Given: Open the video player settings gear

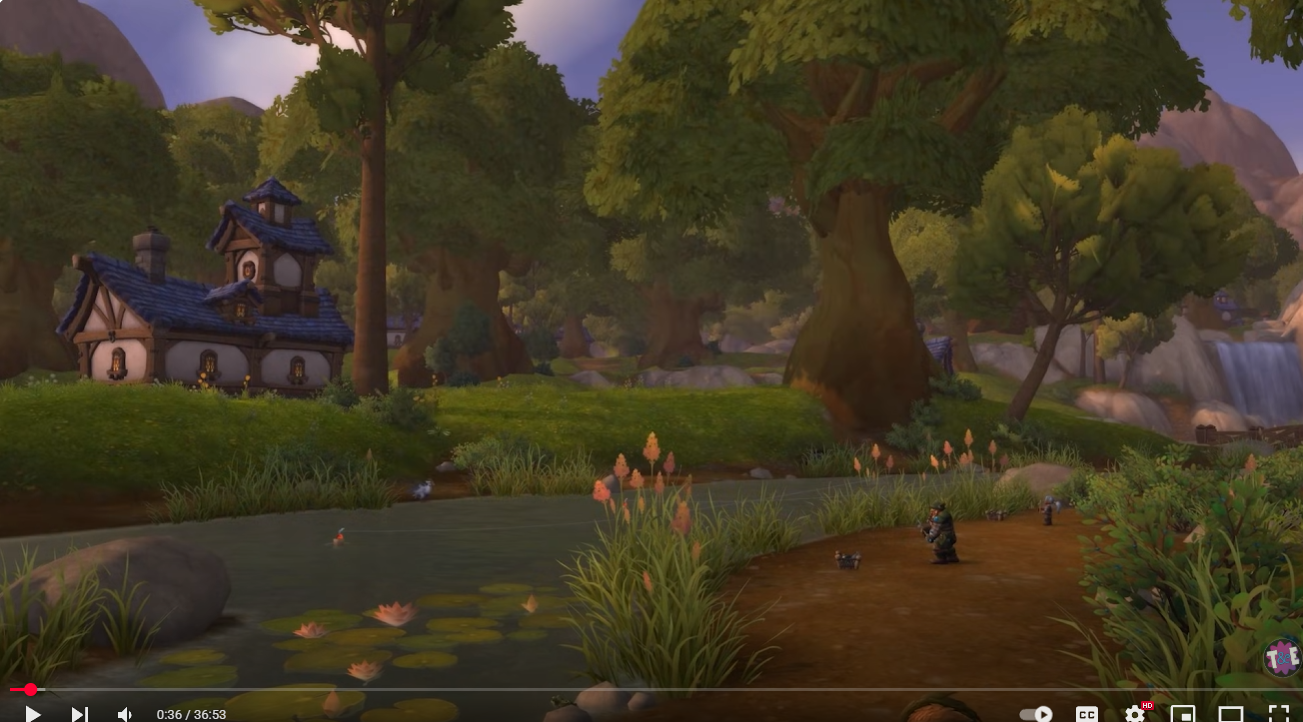Looking at the screenshot, I should tap(1134, 713).
